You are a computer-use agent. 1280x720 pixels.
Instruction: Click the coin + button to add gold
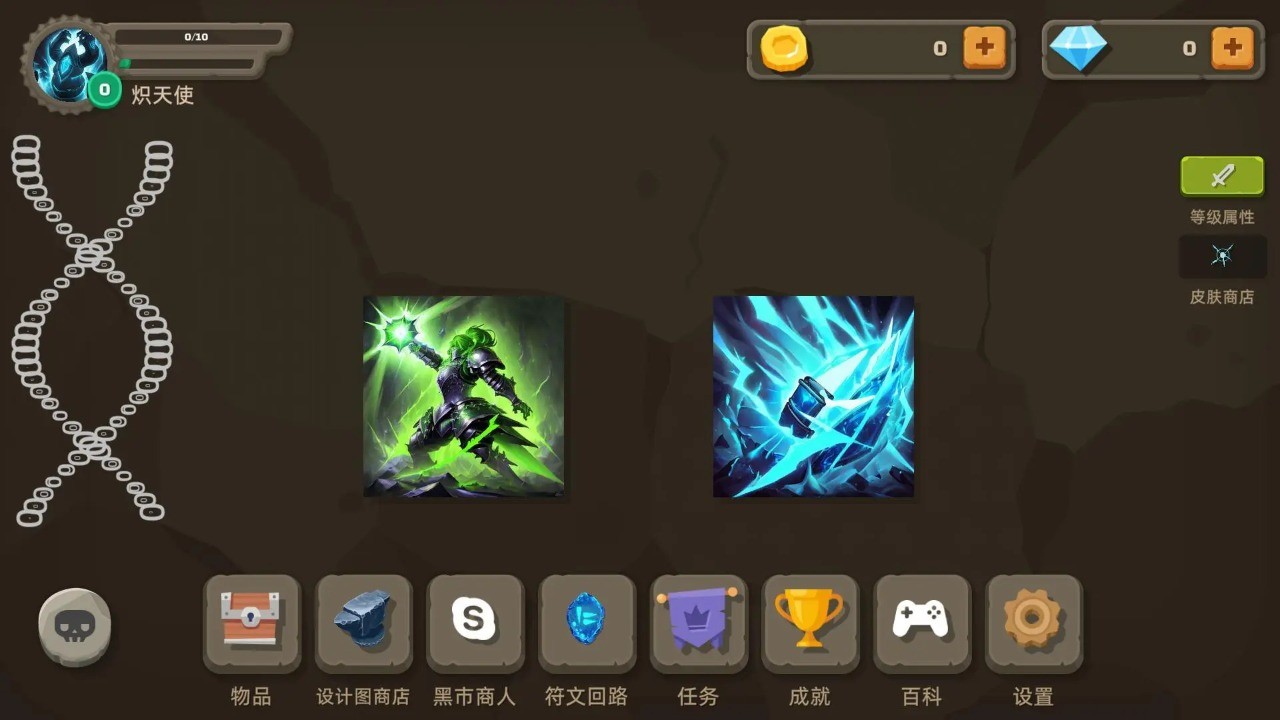985,47
